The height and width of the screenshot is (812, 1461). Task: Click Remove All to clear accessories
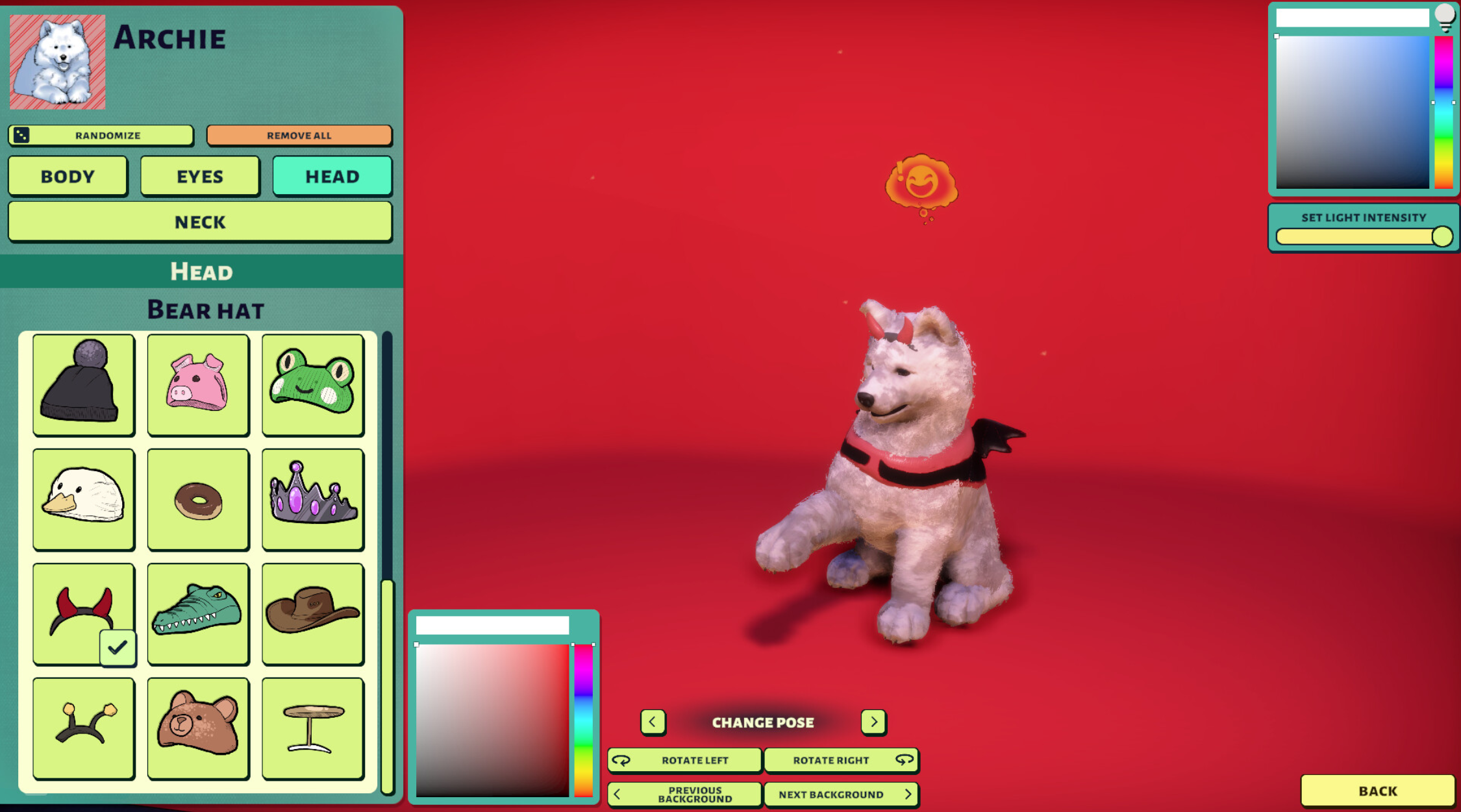tap(299, 136)
